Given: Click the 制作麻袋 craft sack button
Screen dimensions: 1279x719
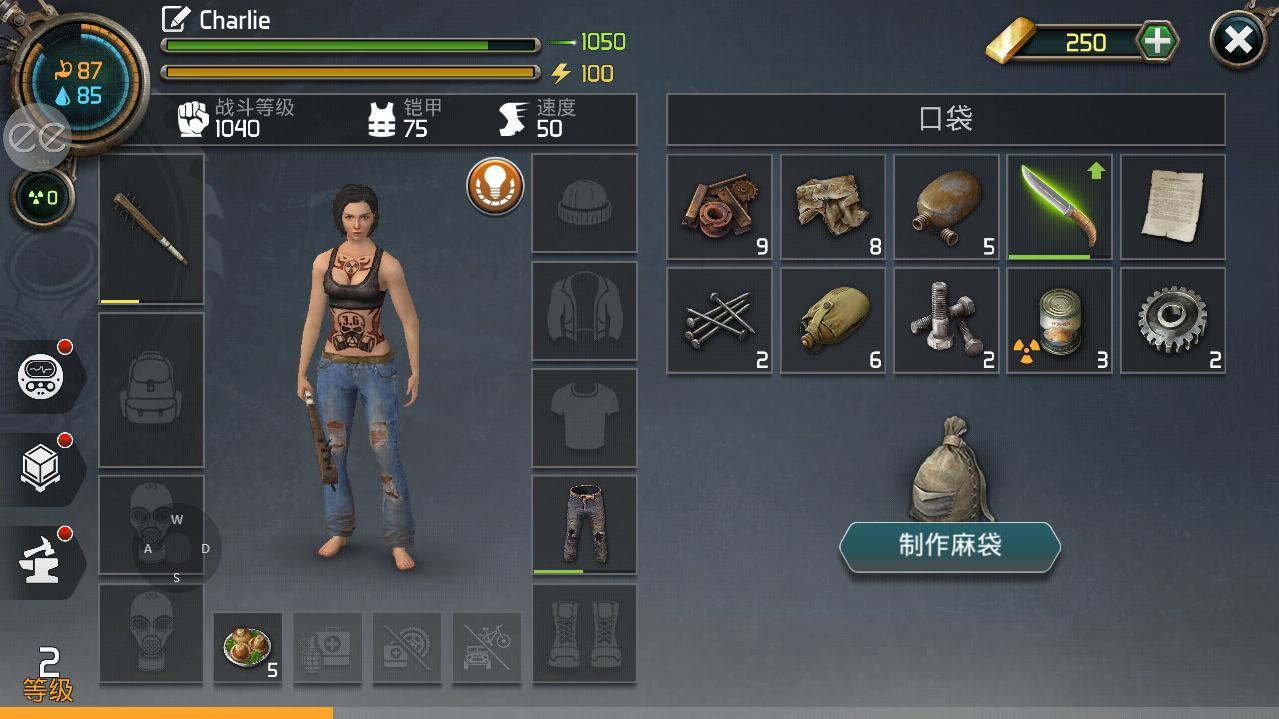Looking at the screenshot, I should coord(949,546).
